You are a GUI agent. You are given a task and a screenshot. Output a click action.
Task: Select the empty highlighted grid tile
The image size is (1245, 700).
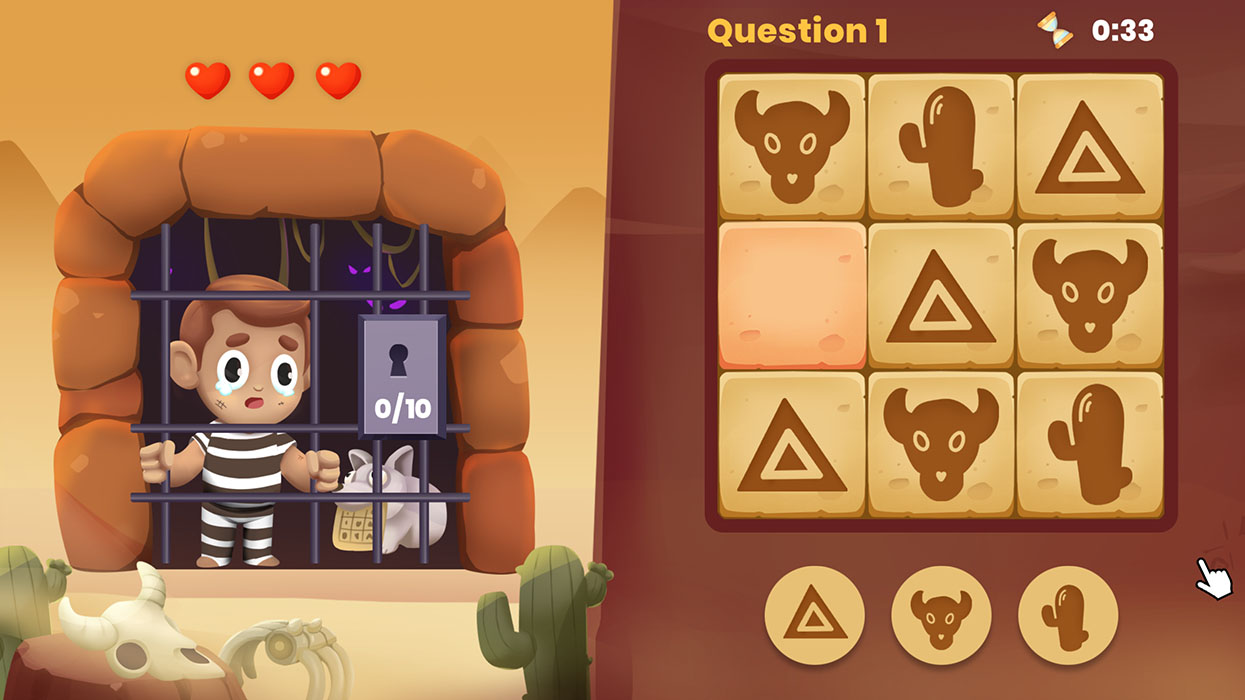coord(792,296)
